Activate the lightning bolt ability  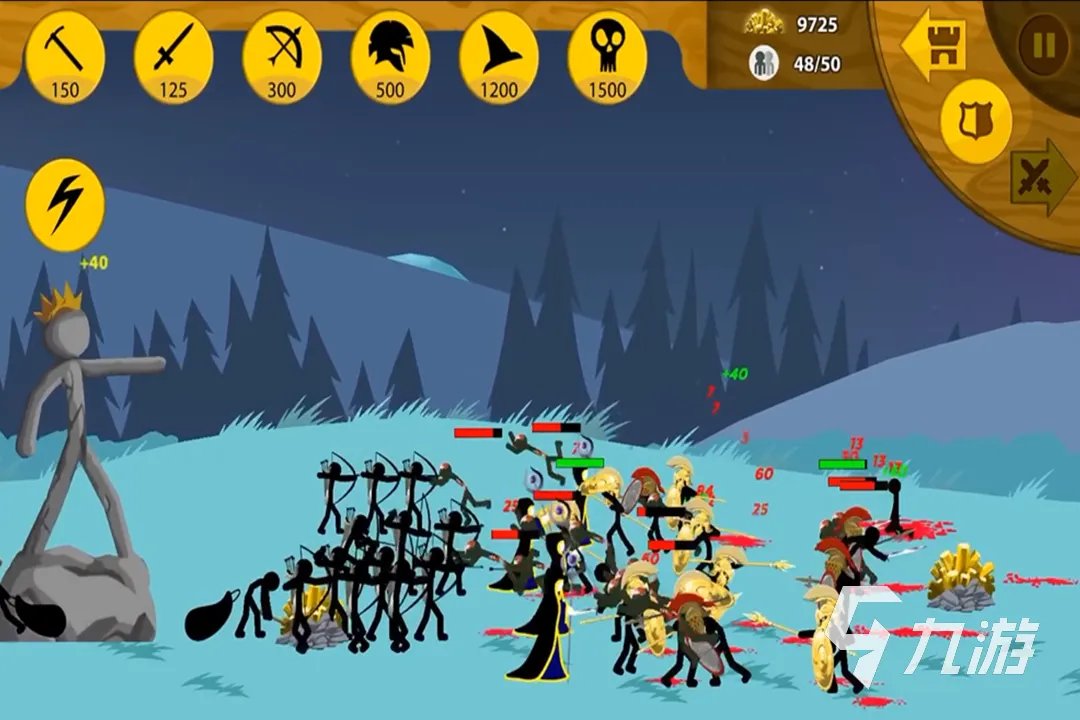pyautogui.click(x=65, y=205)
